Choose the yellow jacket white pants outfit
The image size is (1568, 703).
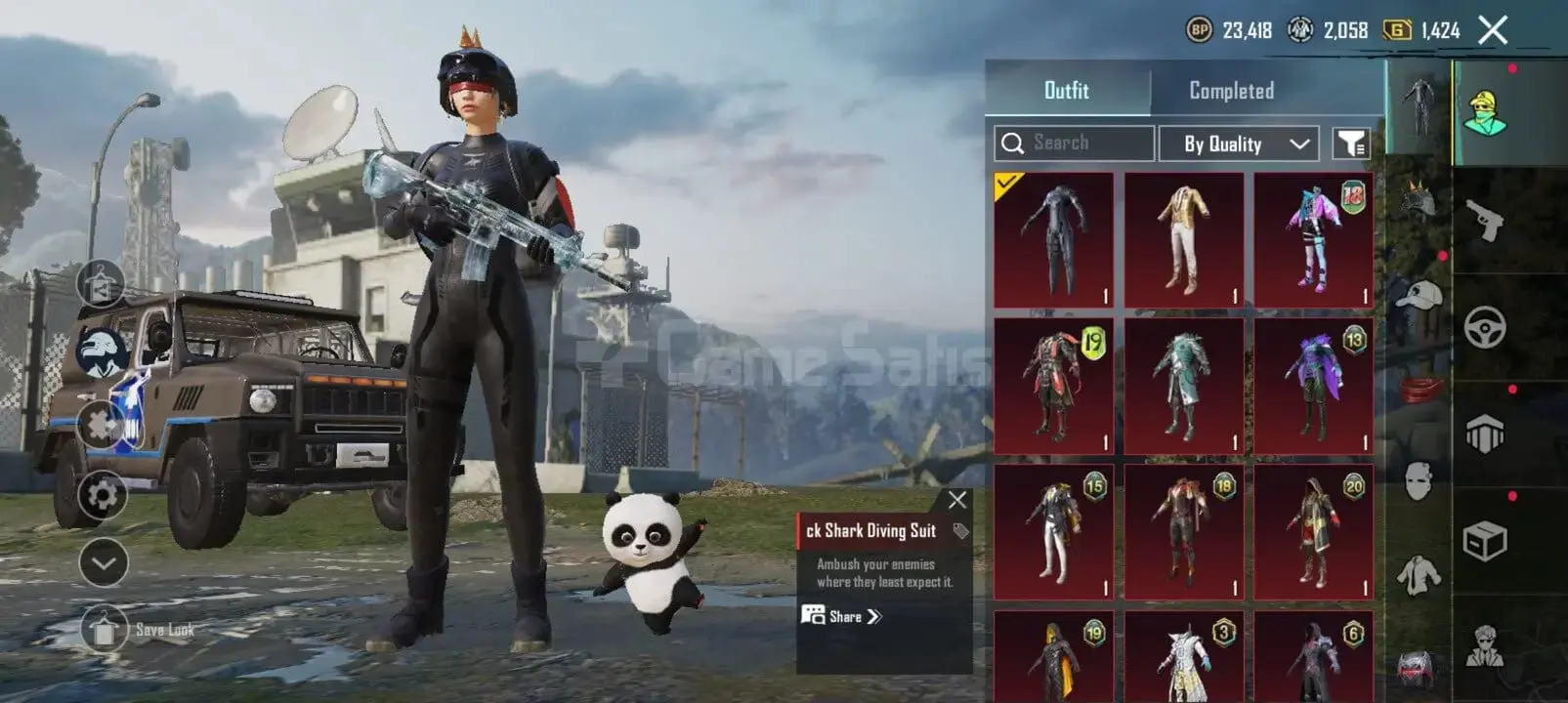point(1183,240)
